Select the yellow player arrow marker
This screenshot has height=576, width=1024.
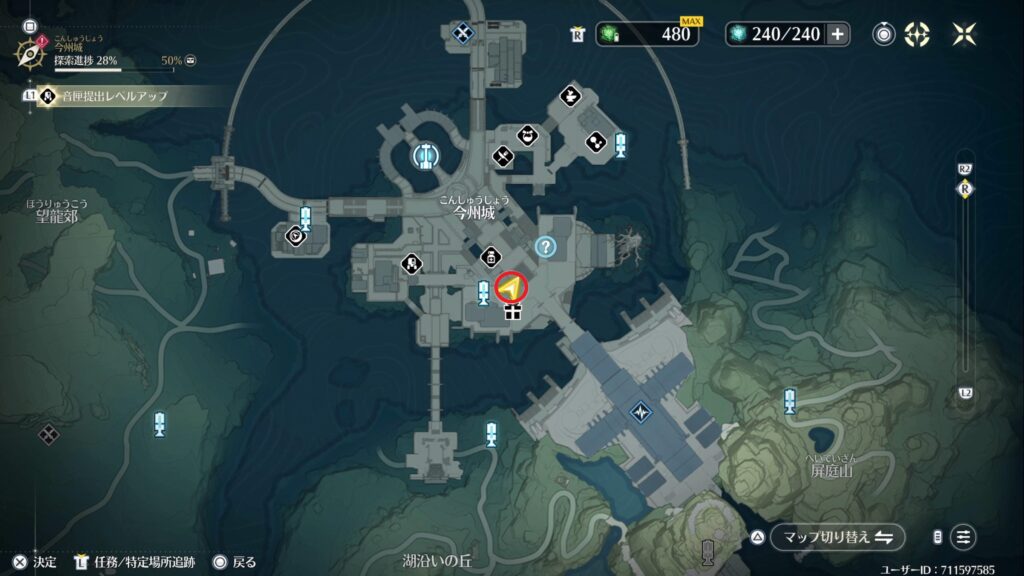511,289
